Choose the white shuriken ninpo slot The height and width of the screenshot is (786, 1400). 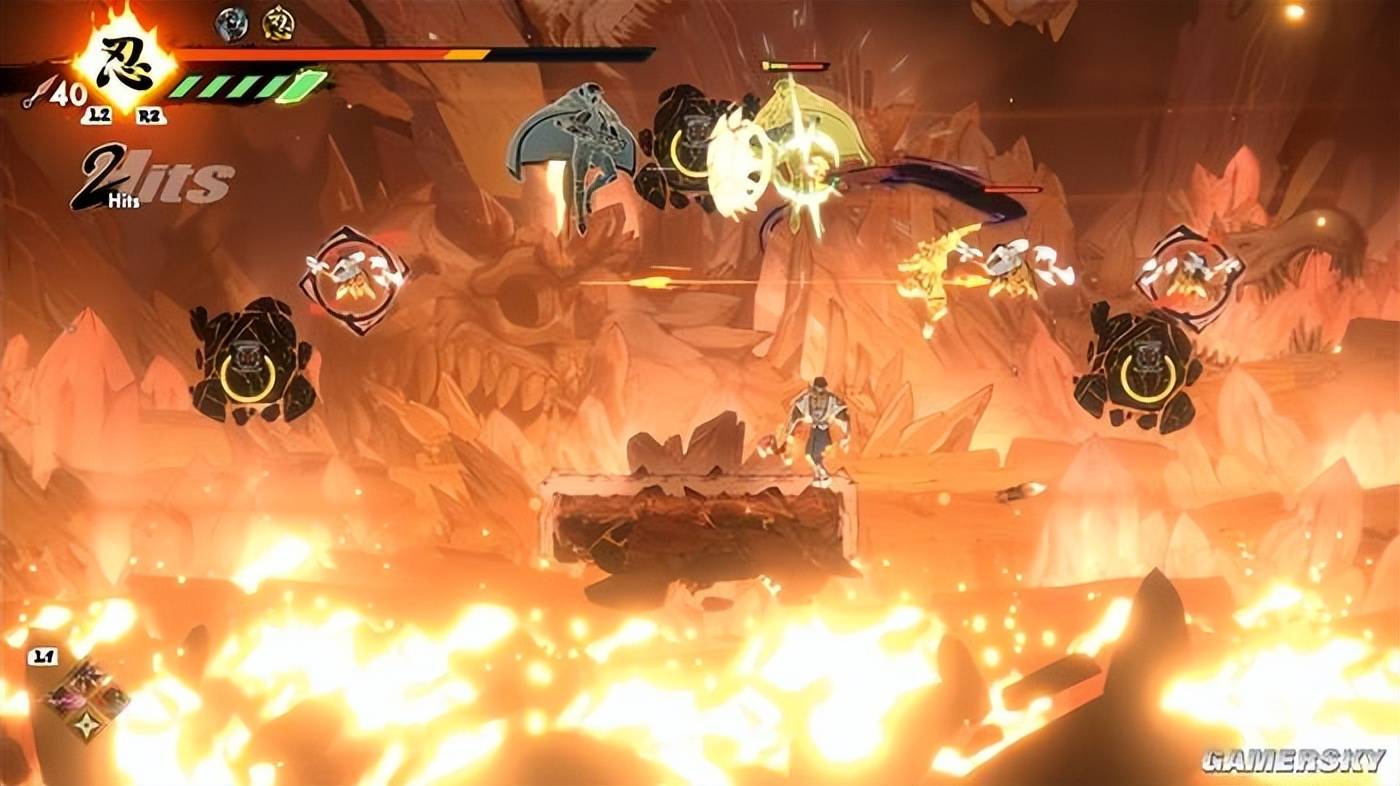pos(87,726)
